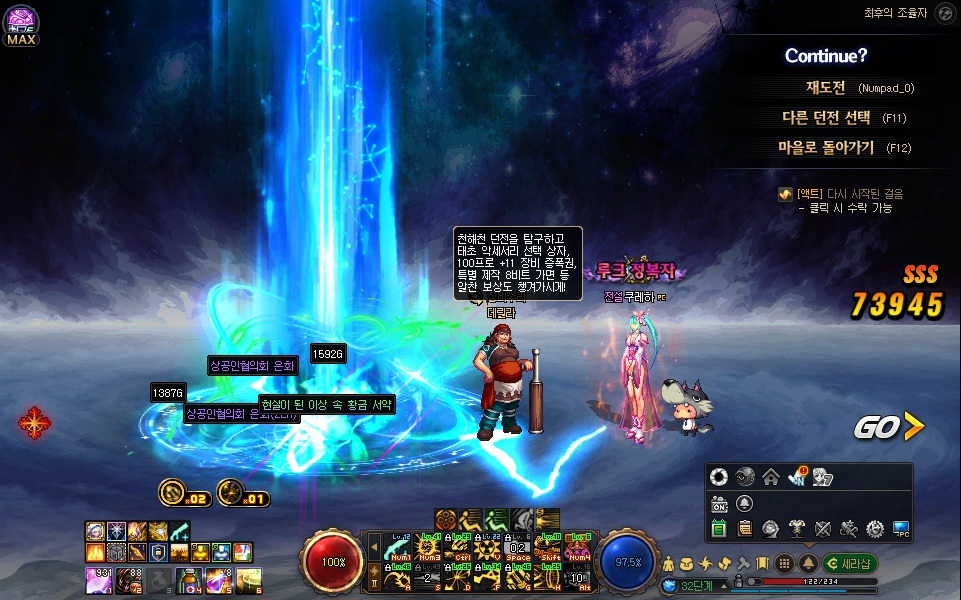961x600 pixels.
Task: Open the green calendar event icon
Action: [x=719, y=528]
